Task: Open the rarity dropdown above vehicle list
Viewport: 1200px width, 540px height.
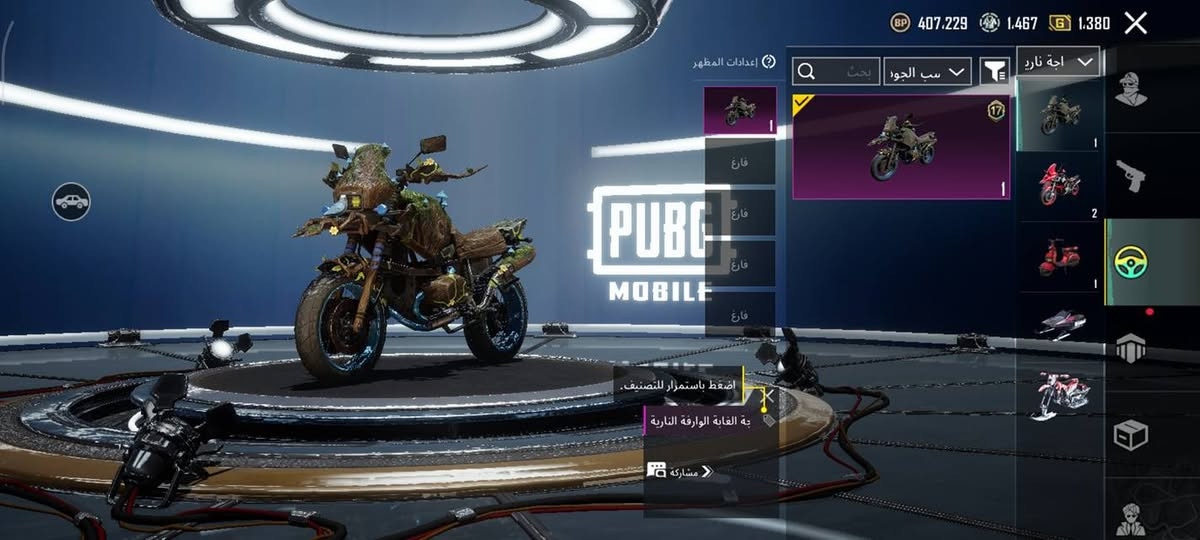Action: coord(1058,62)
